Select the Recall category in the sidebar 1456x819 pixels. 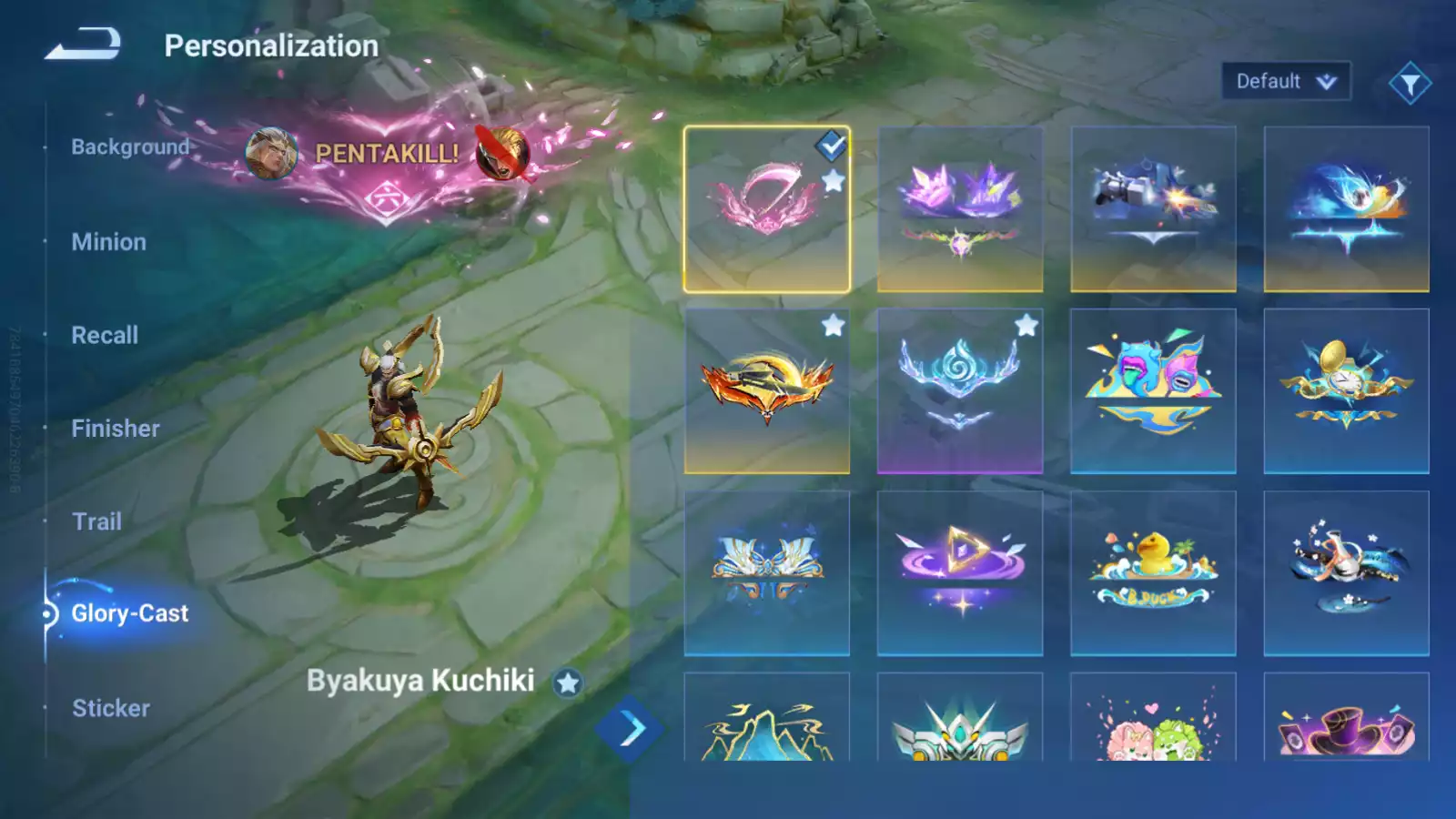[105, 335]
